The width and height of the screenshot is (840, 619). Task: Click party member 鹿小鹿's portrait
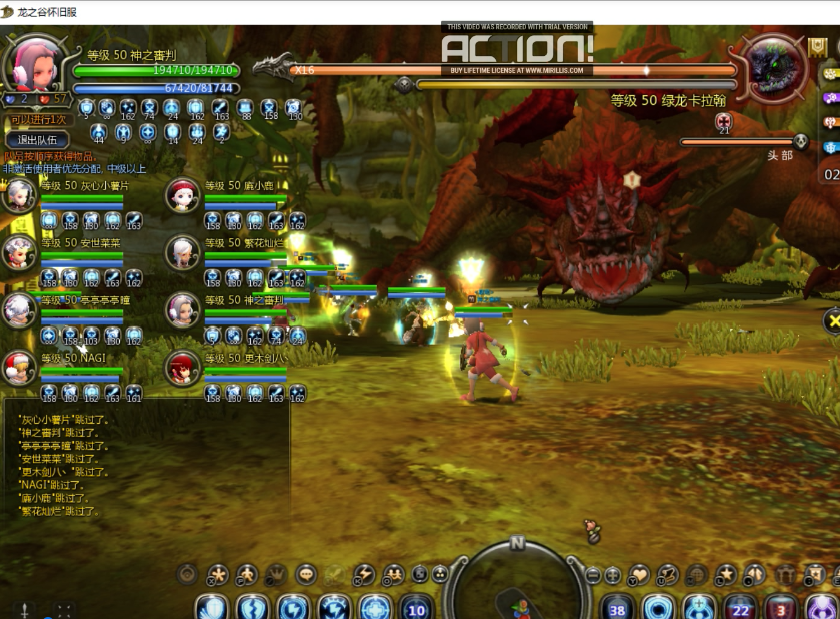coord(183,195)
